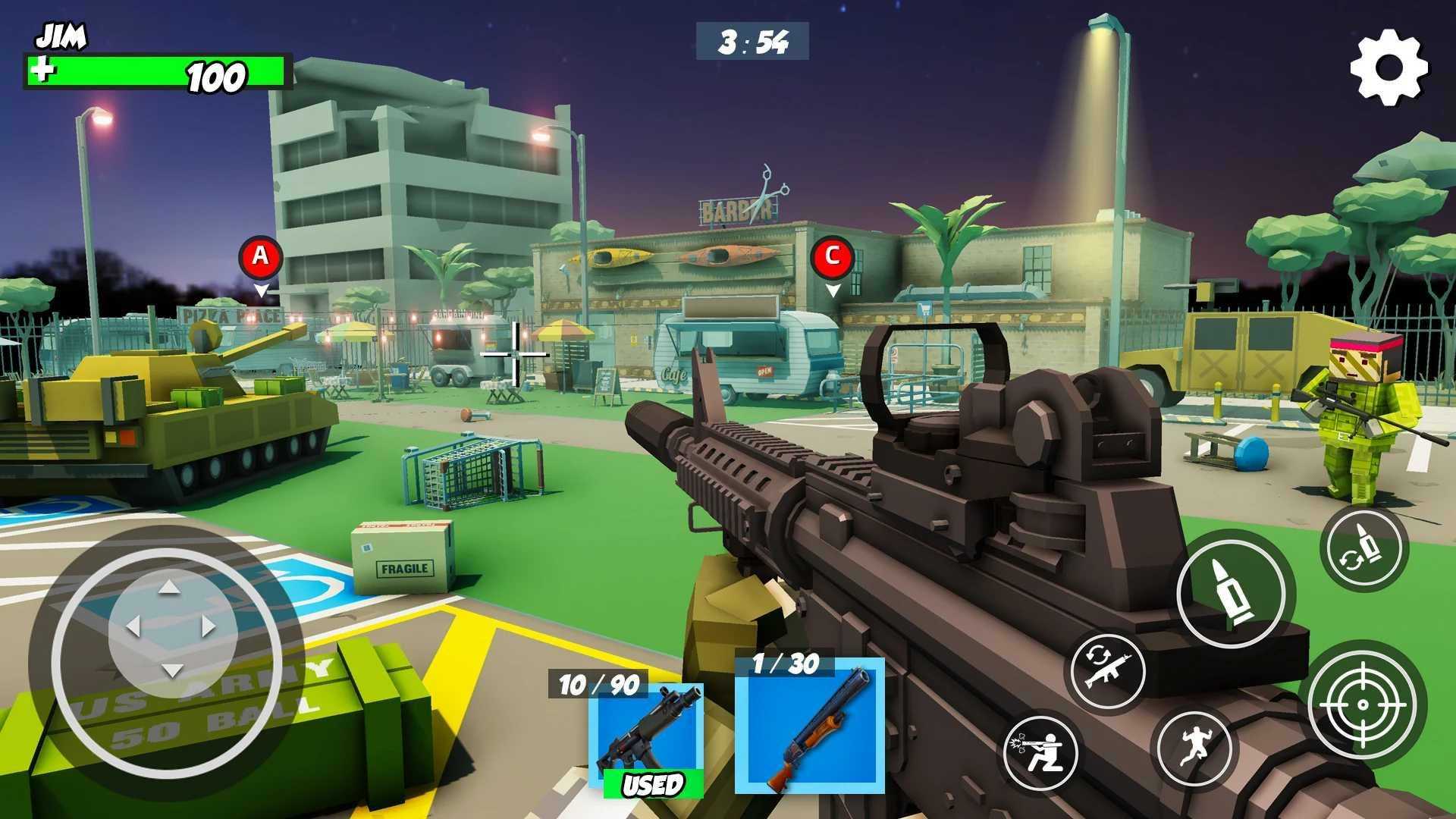Image resolution: width=1456 pixels, height=819 pixels.
Task: Reload ammo with the bullet cycle icon
Action: (x=1364, y=548)
